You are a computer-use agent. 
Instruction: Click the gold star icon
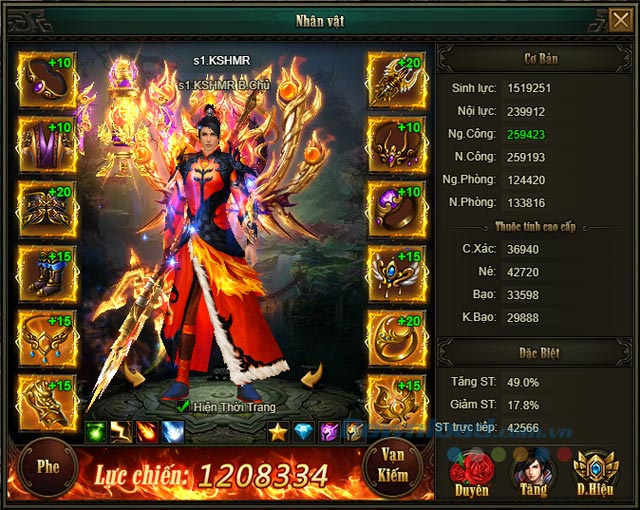click(278, 432)
